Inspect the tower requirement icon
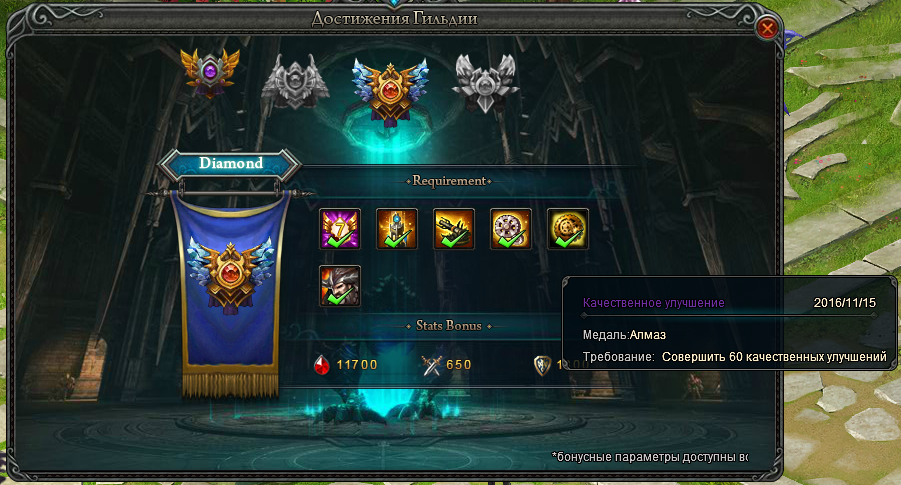901x485 pixels. (397, 228)
